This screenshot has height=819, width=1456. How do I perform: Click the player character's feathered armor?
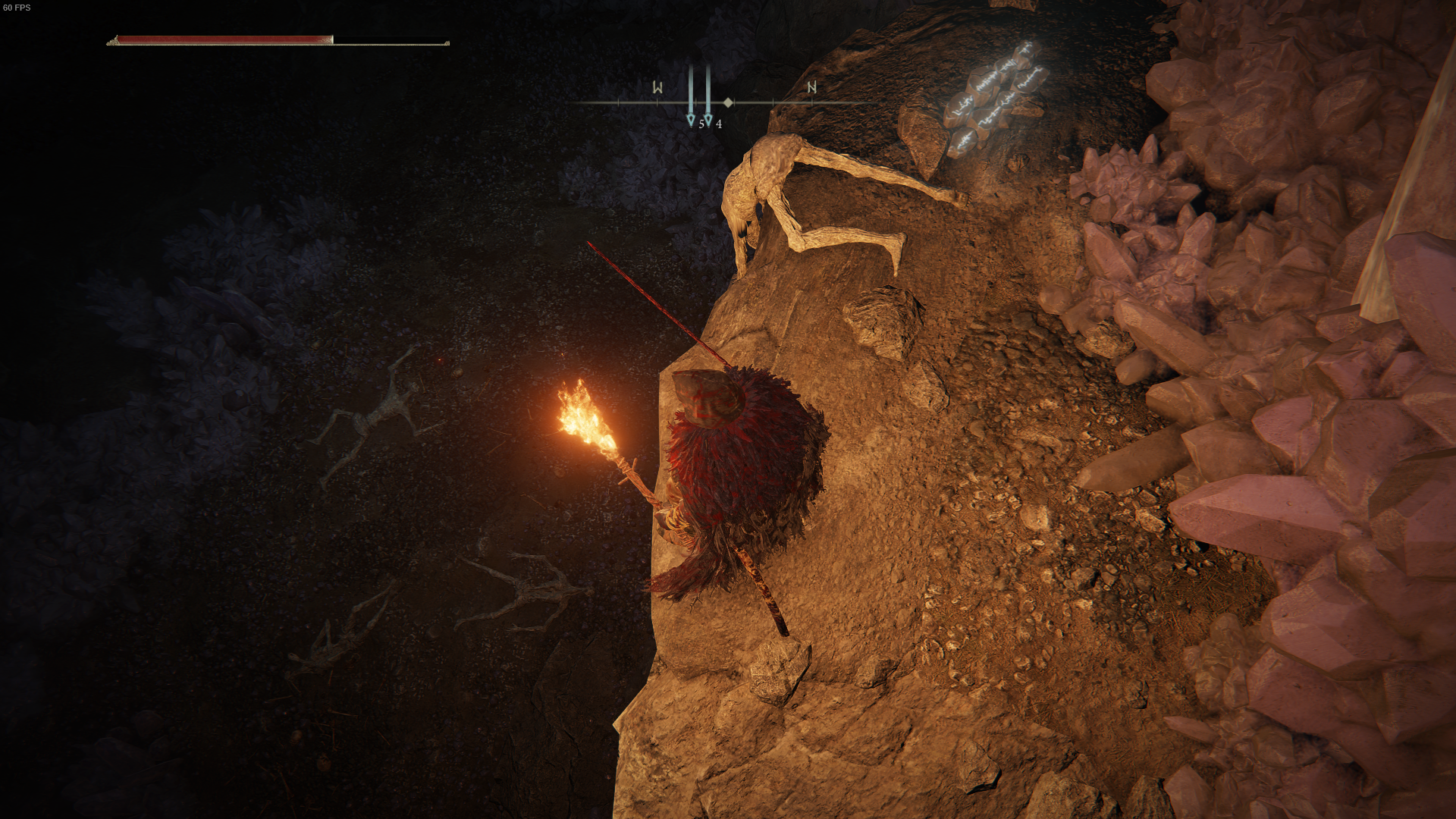point(739,455)
